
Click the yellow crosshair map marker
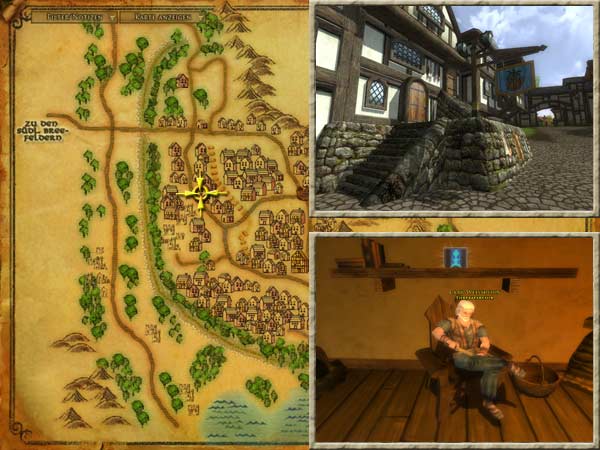[x=200, y=191]
